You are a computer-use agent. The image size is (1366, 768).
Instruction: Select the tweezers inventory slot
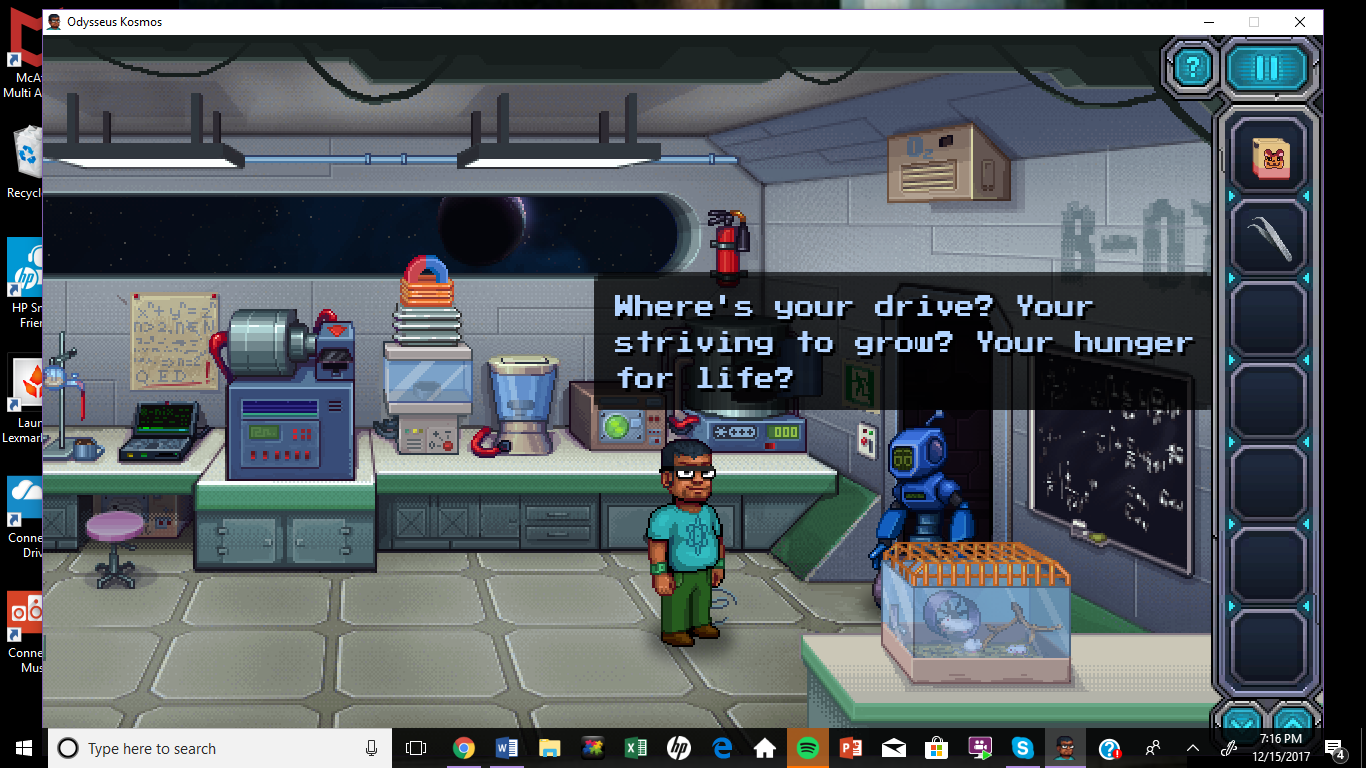tap(1269, 239)
